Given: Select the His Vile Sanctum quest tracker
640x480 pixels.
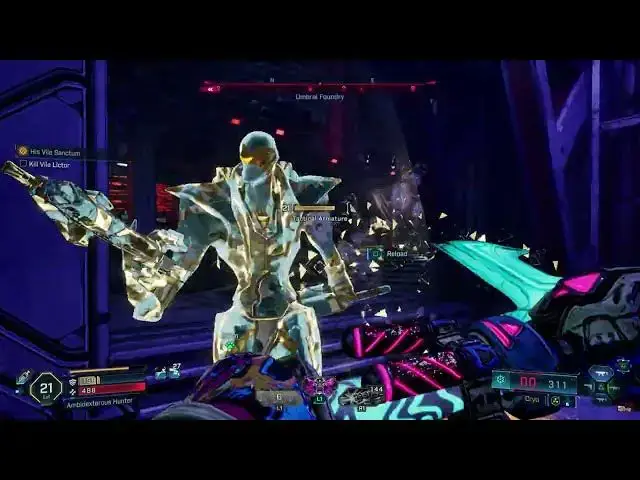Looking at the screenshot, I should coord(50,150).
